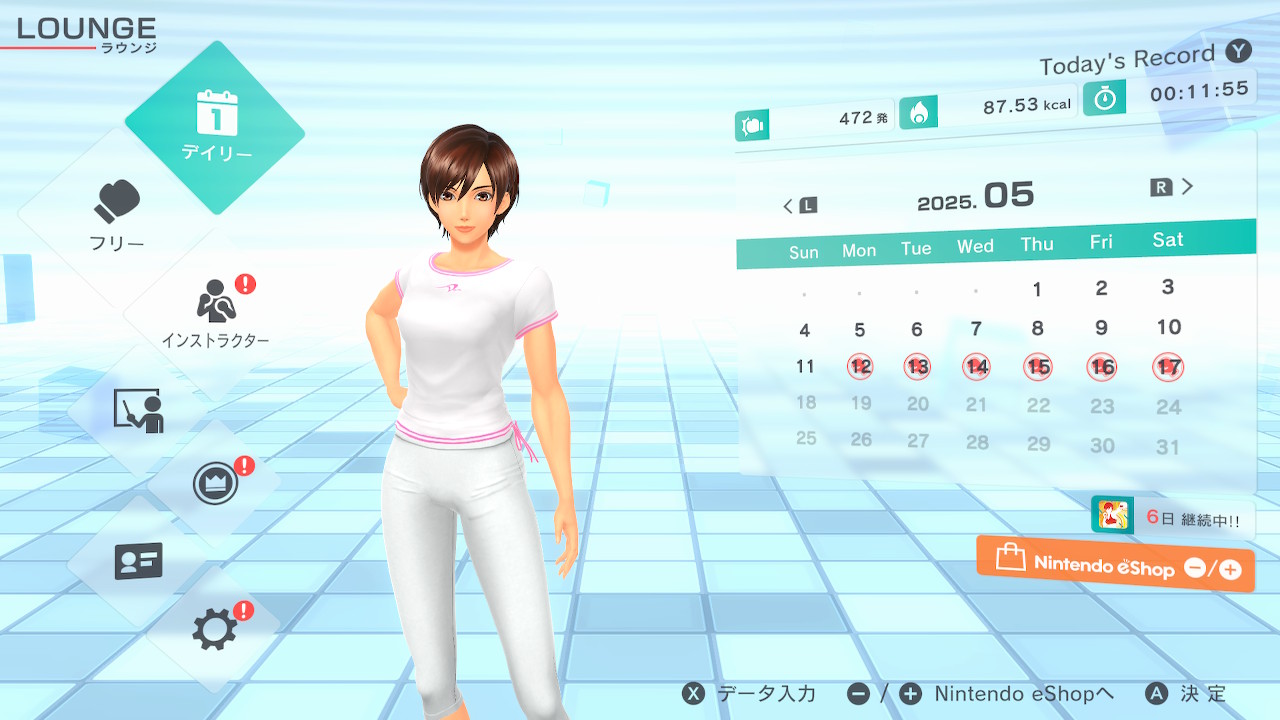Go to next month with right arrow
This screenshot has height=720, width=1280.
pos(1173,186)
